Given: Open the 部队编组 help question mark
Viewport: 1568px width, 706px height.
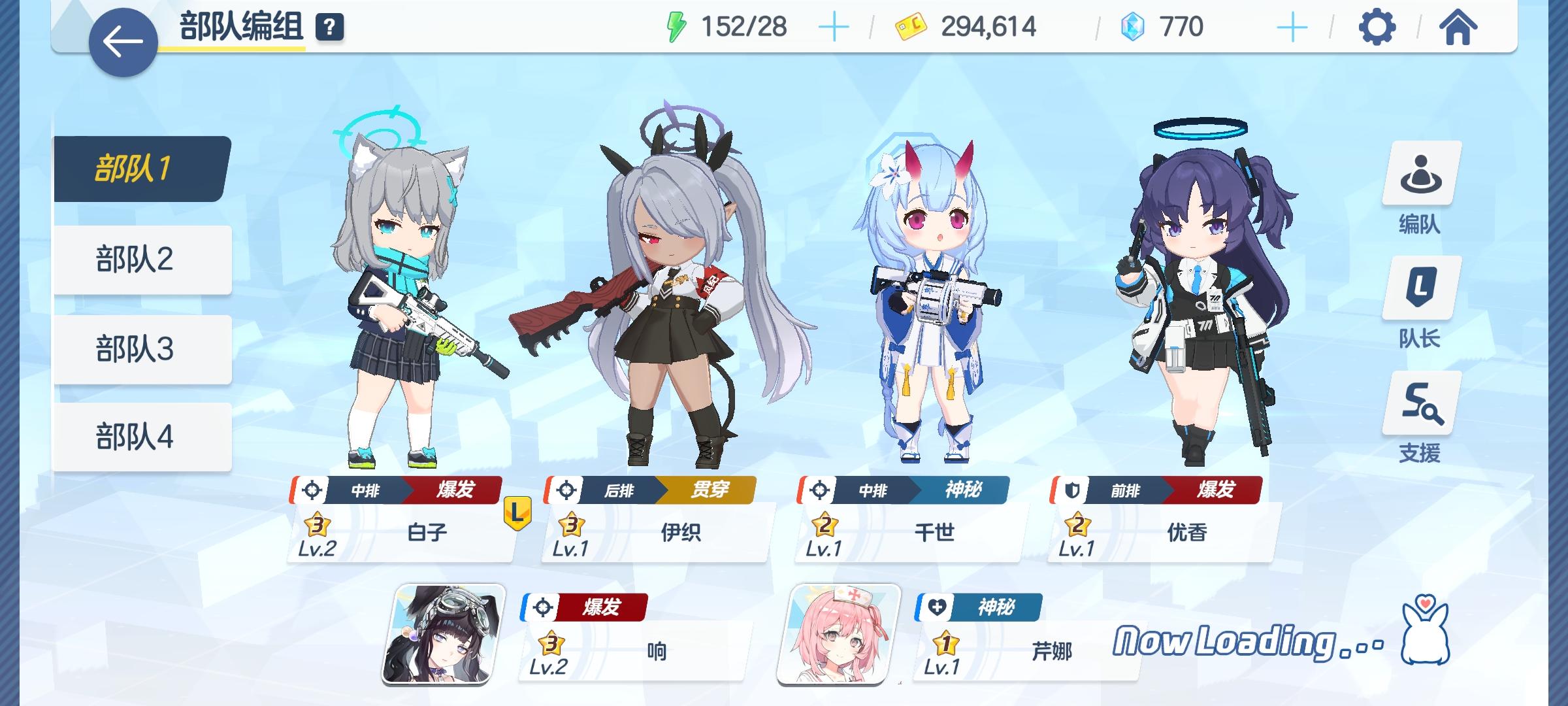Looking at the screenshot, I should [x=330, y=27].
